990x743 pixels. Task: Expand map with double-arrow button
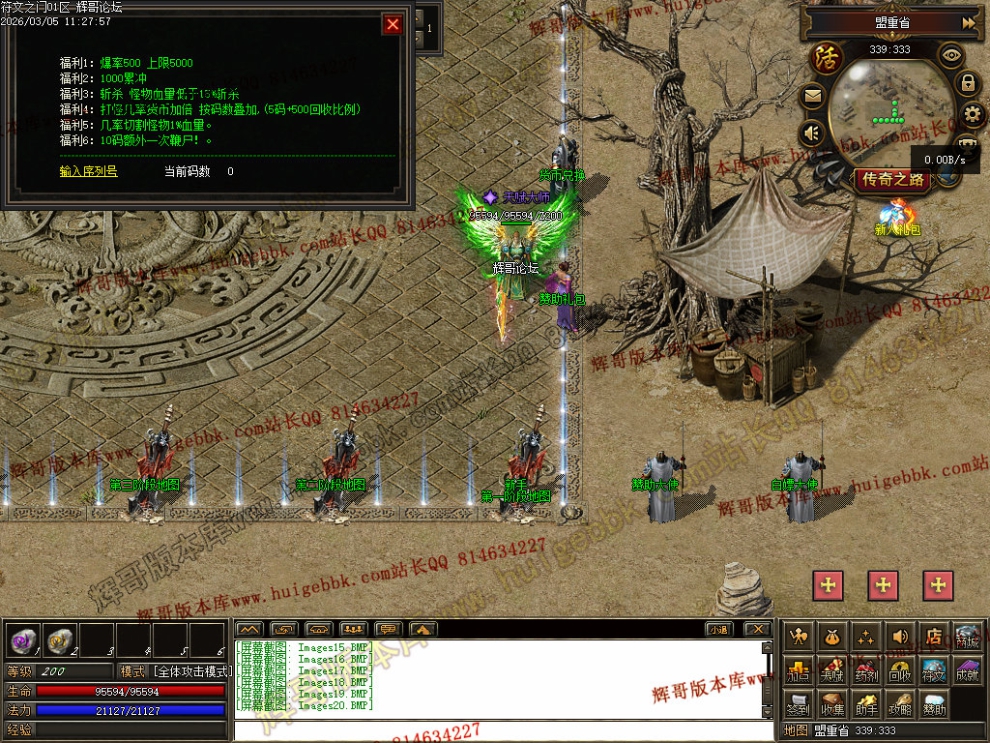coord(968,22)
